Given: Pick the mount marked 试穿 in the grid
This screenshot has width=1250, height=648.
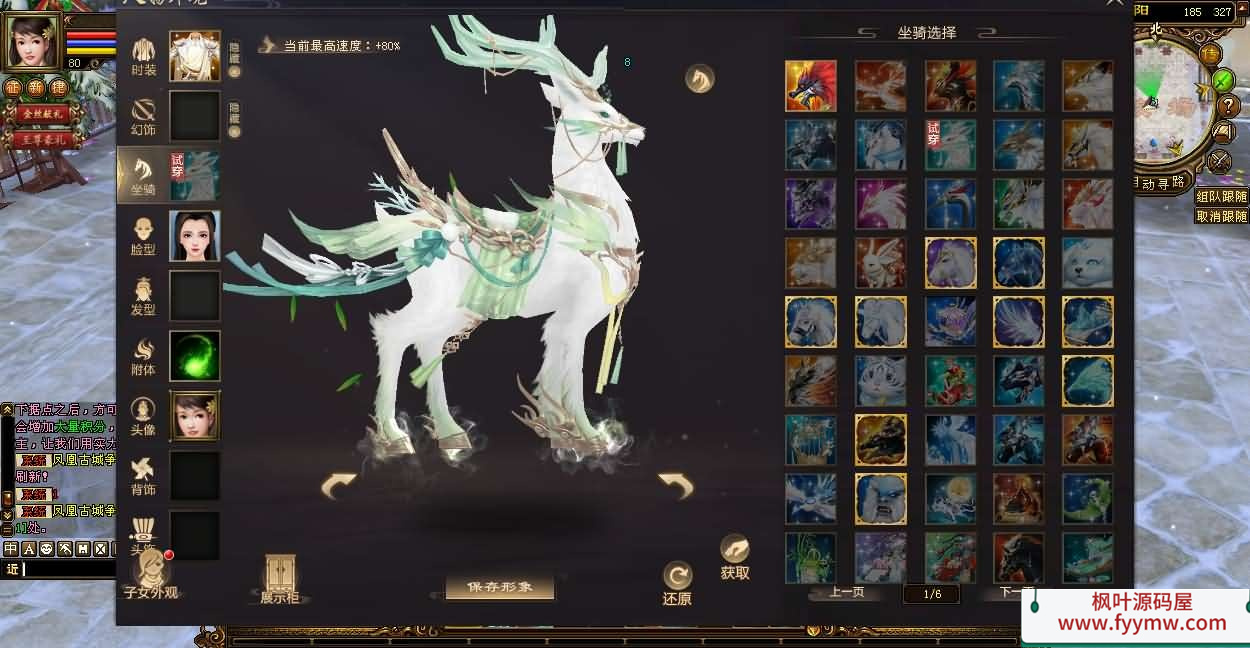Looking at the screenshot, I should coord(950,145).
